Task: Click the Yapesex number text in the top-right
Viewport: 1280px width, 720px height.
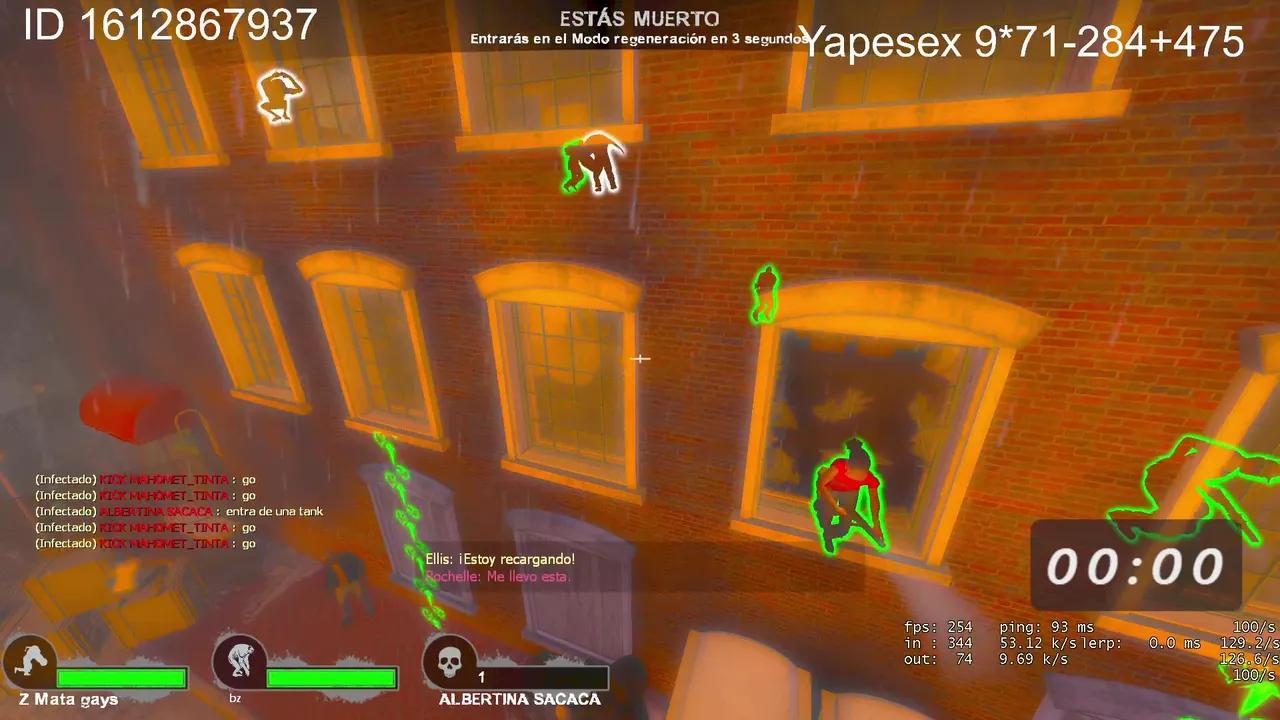Action: click(1020, 42)
